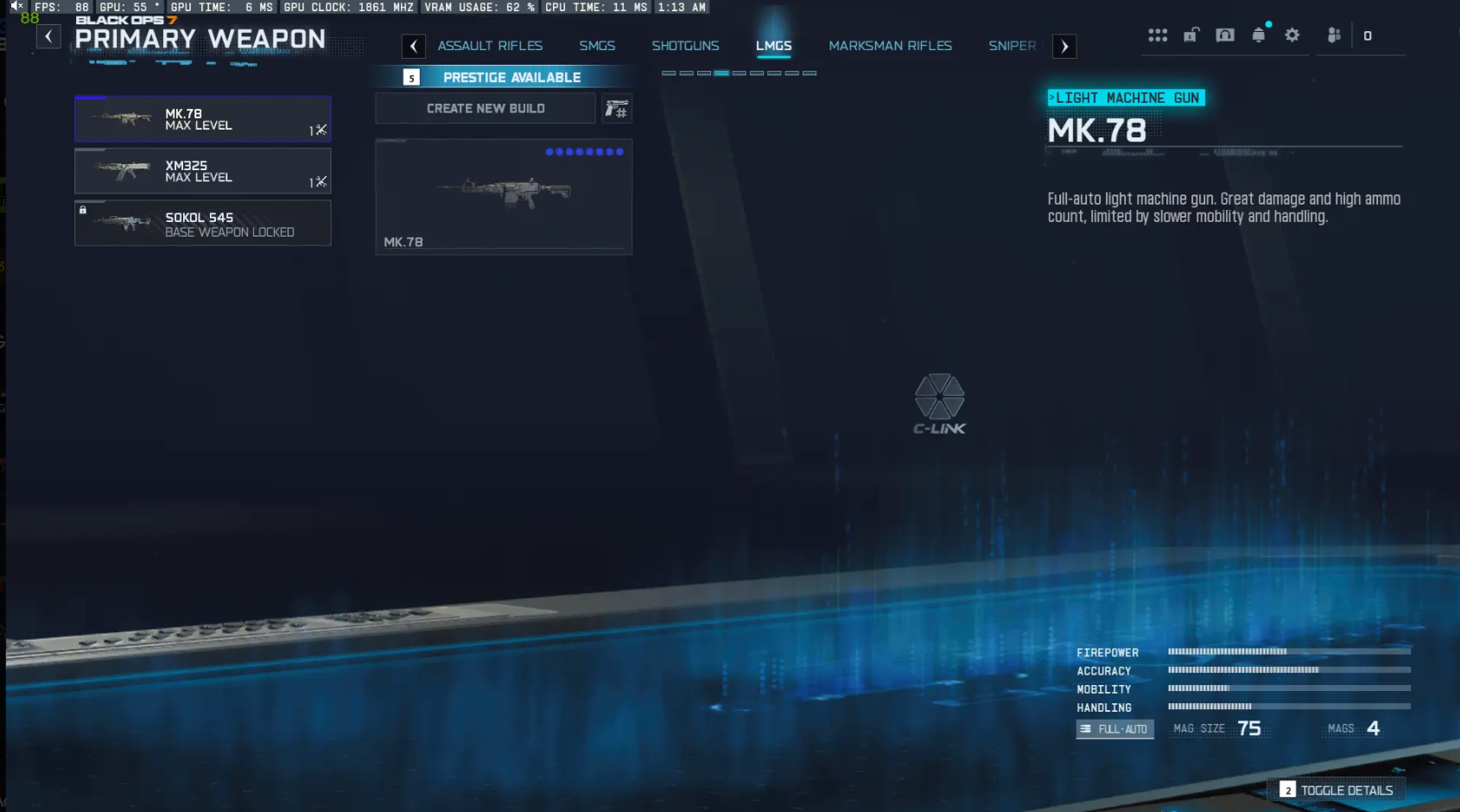Click left arrow to previous weapon category
This screenshot has width=1460, height=812.
[x=413, y=46]
